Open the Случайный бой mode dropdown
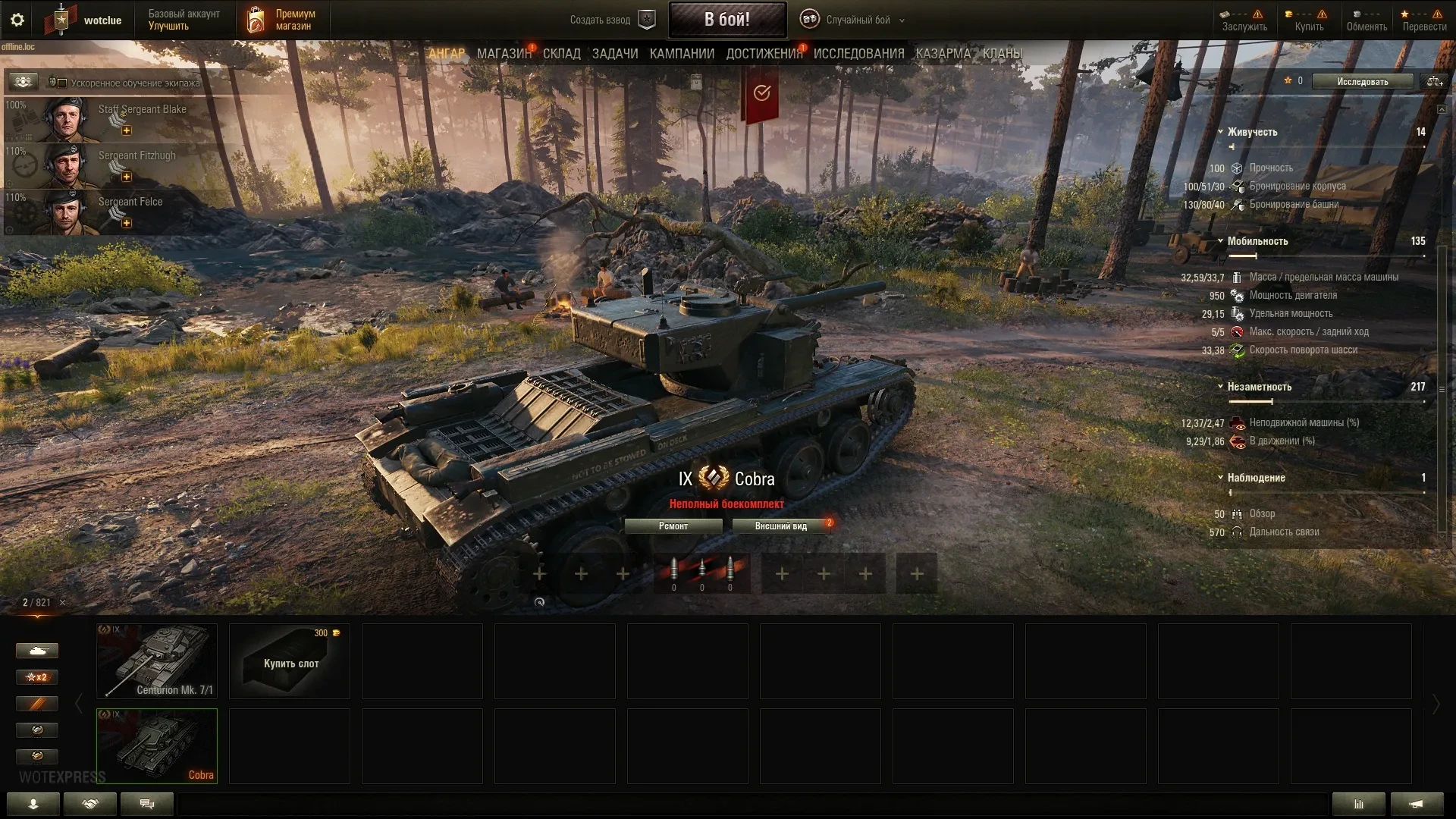Viewport: 1456px width, 819px height. pos(858,20)
